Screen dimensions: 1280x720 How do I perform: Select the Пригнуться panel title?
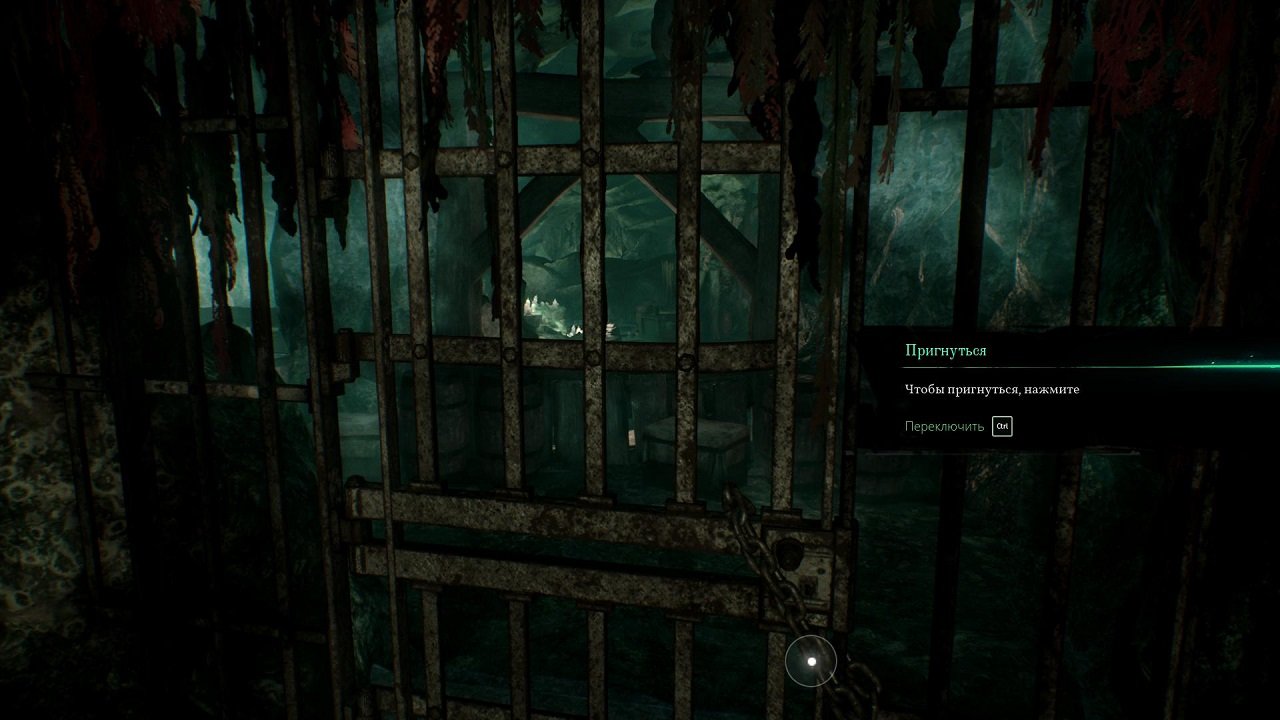[x=944, y=350]
